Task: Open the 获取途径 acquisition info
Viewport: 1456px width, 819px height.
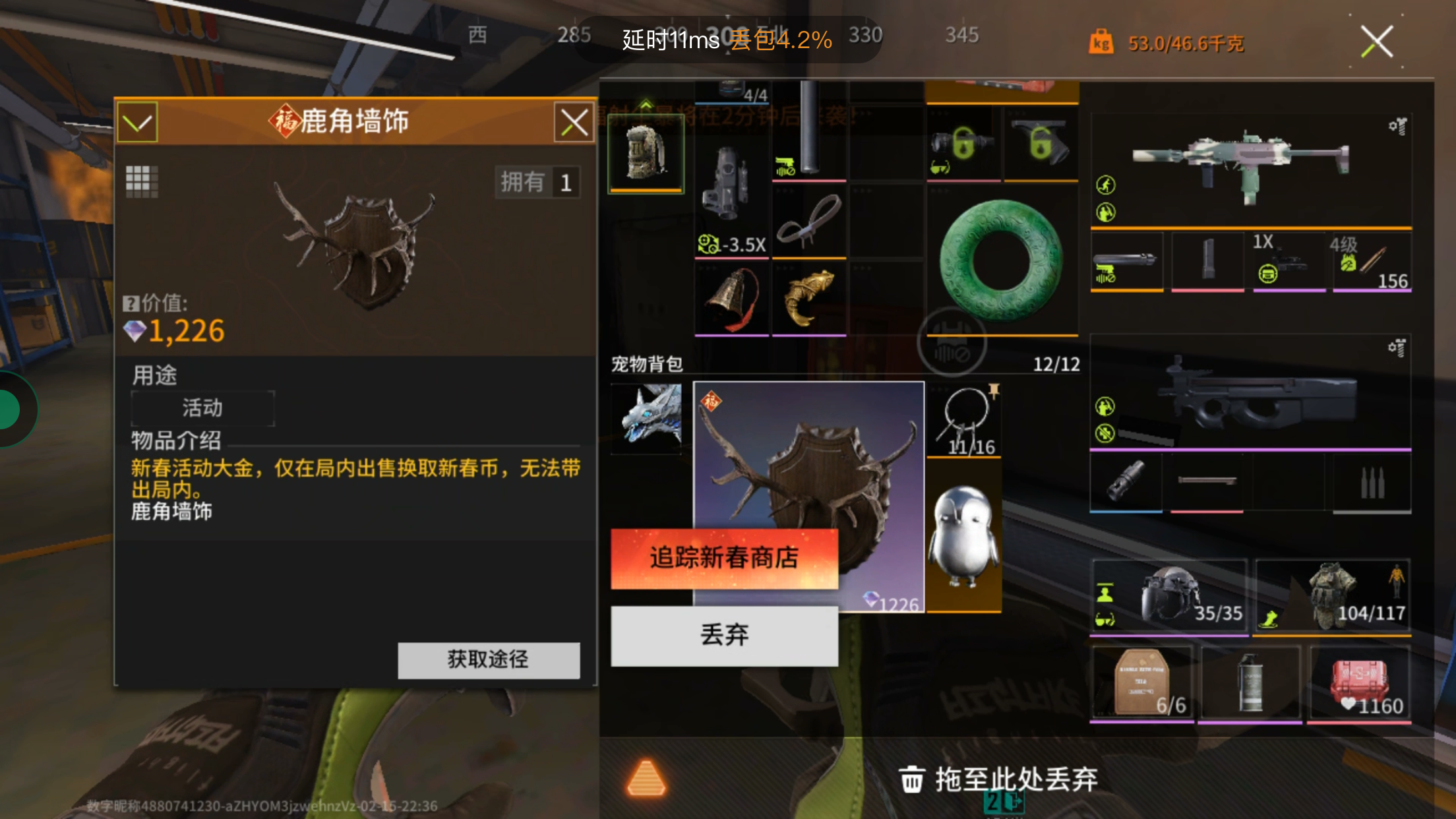Action: (489, 659)
